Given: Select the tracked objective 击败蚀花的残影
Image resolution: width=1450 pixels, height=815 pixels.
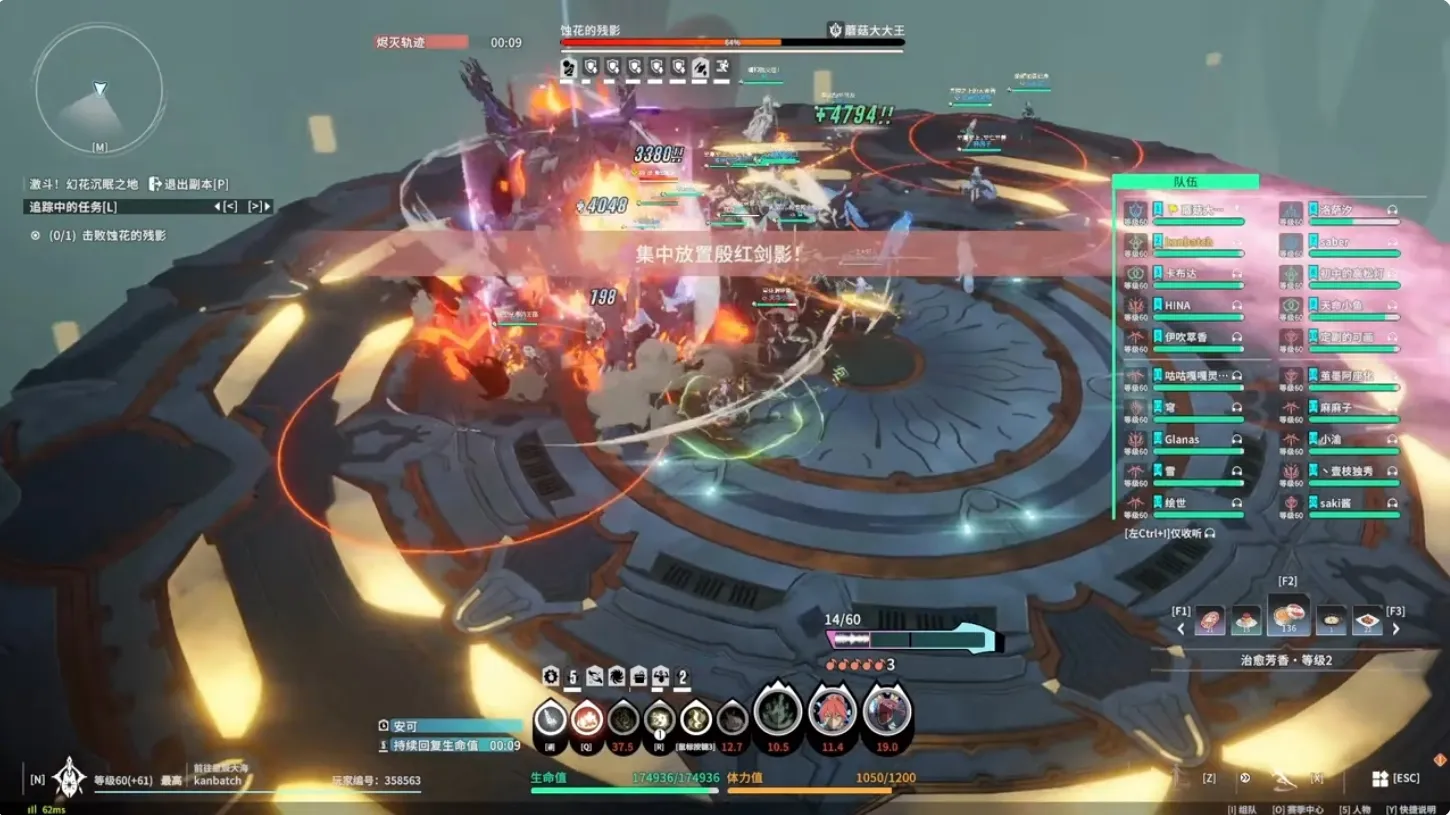Looking at the screenshot, I should point(107,236).
